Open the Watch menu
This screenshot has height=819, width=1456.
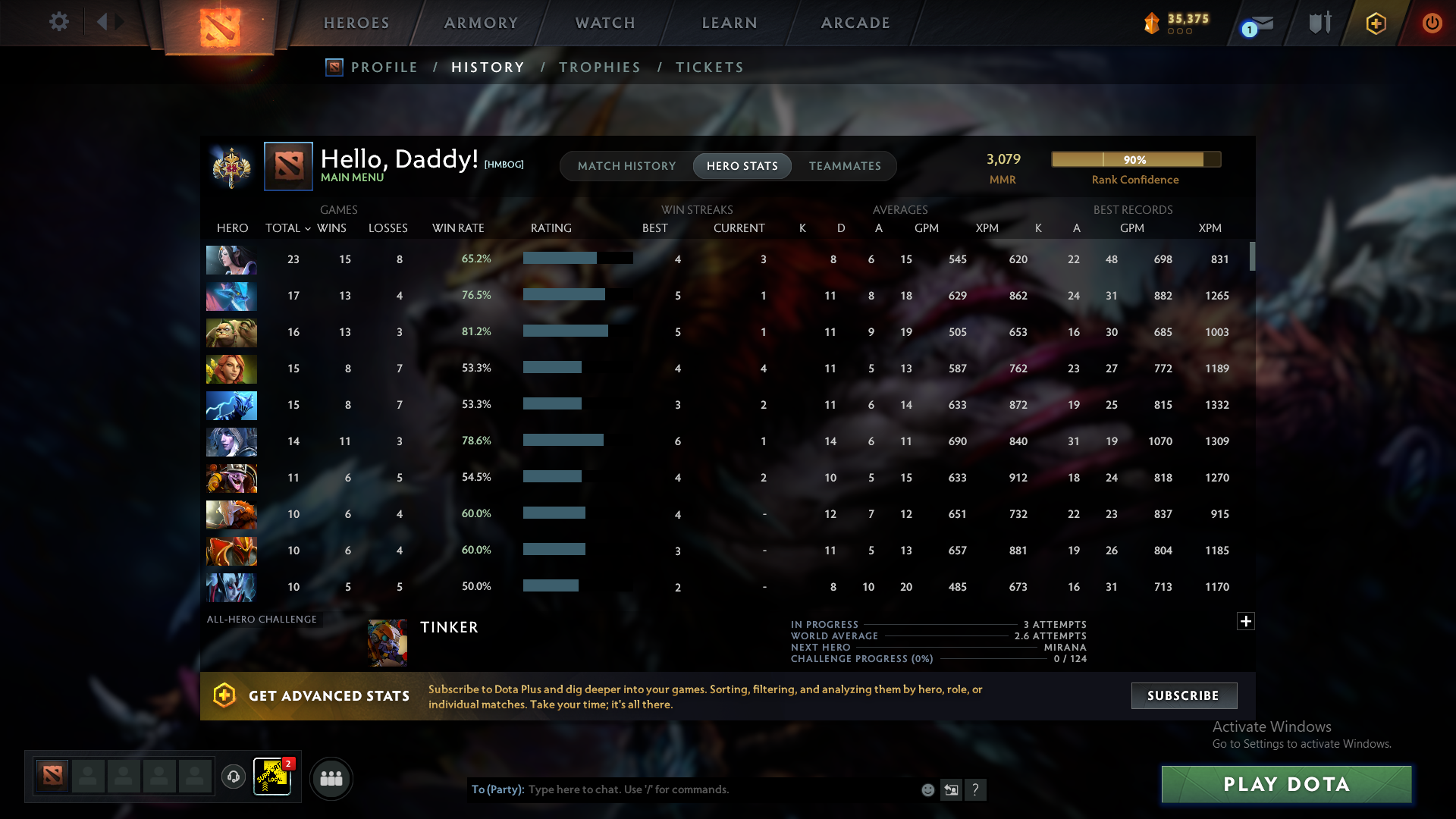(x=604, y=23)
